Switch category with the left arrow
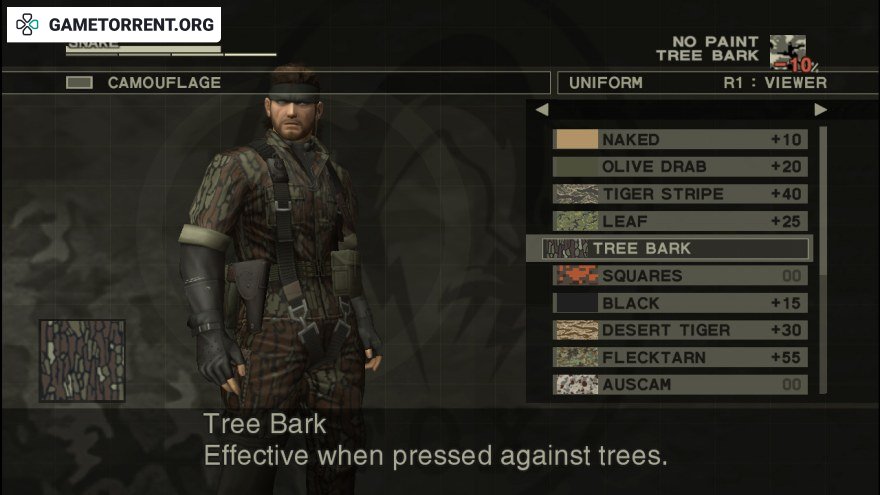The image size is (880, 495). (541, 110)
